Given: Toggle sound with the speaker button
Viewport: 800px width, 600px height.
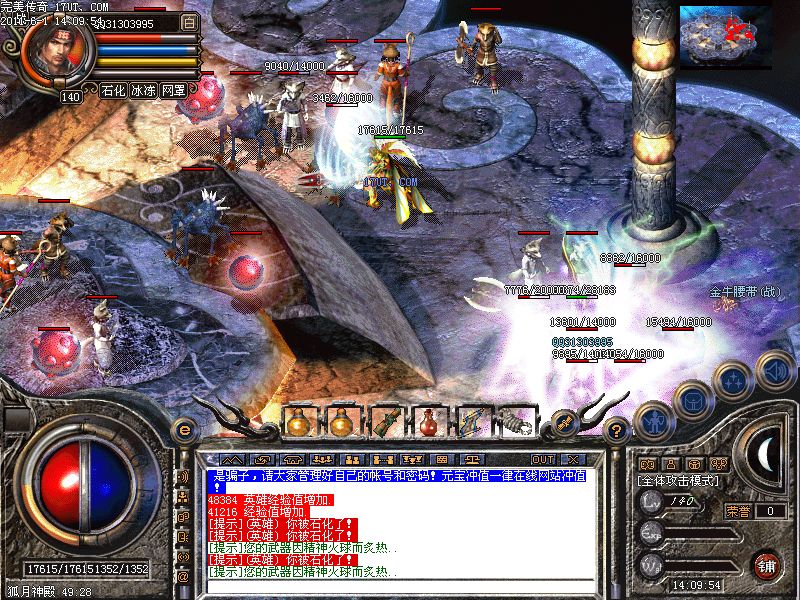Looking at the screenshot, I should (775, 369).
